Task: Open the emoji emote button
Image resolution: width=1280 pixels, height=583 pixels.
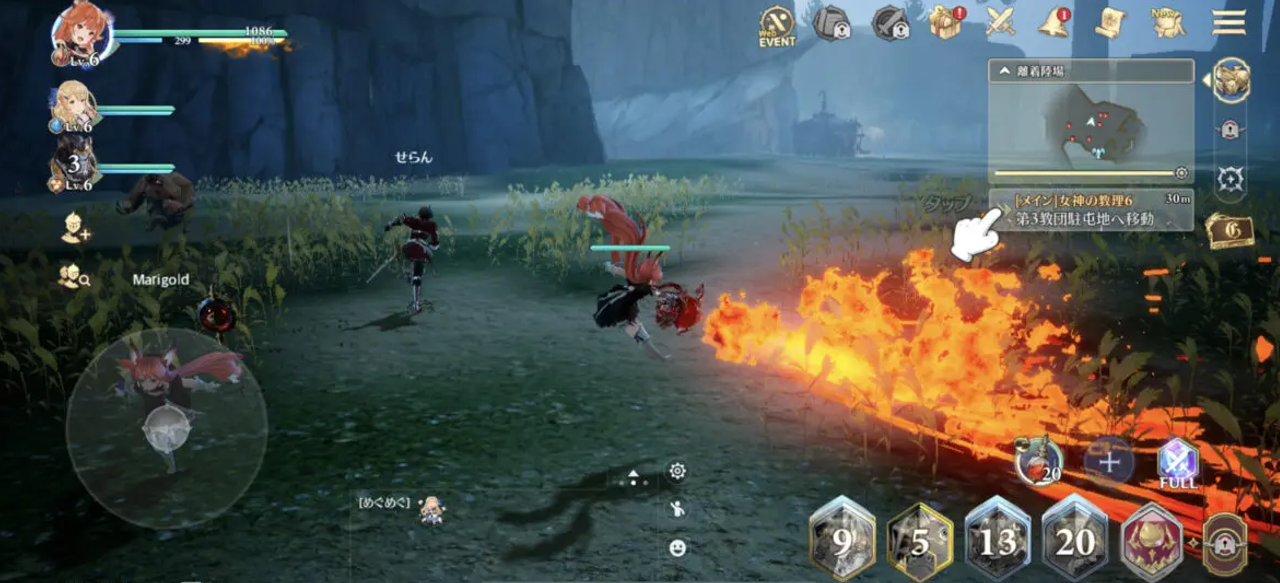Action: point(678,547)
